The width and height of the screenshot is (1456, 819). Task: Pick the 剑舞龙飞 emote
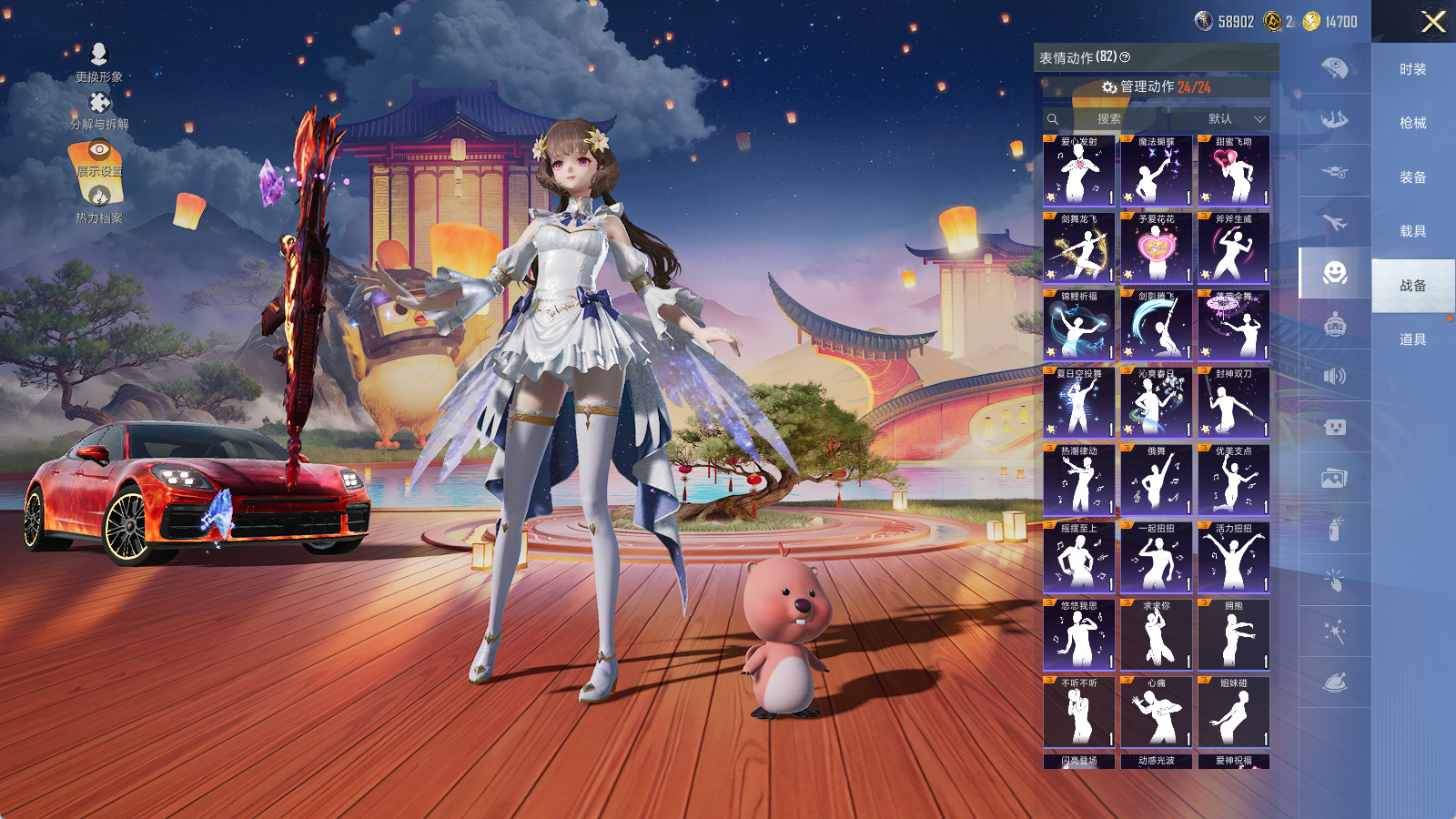point(1078,248)
